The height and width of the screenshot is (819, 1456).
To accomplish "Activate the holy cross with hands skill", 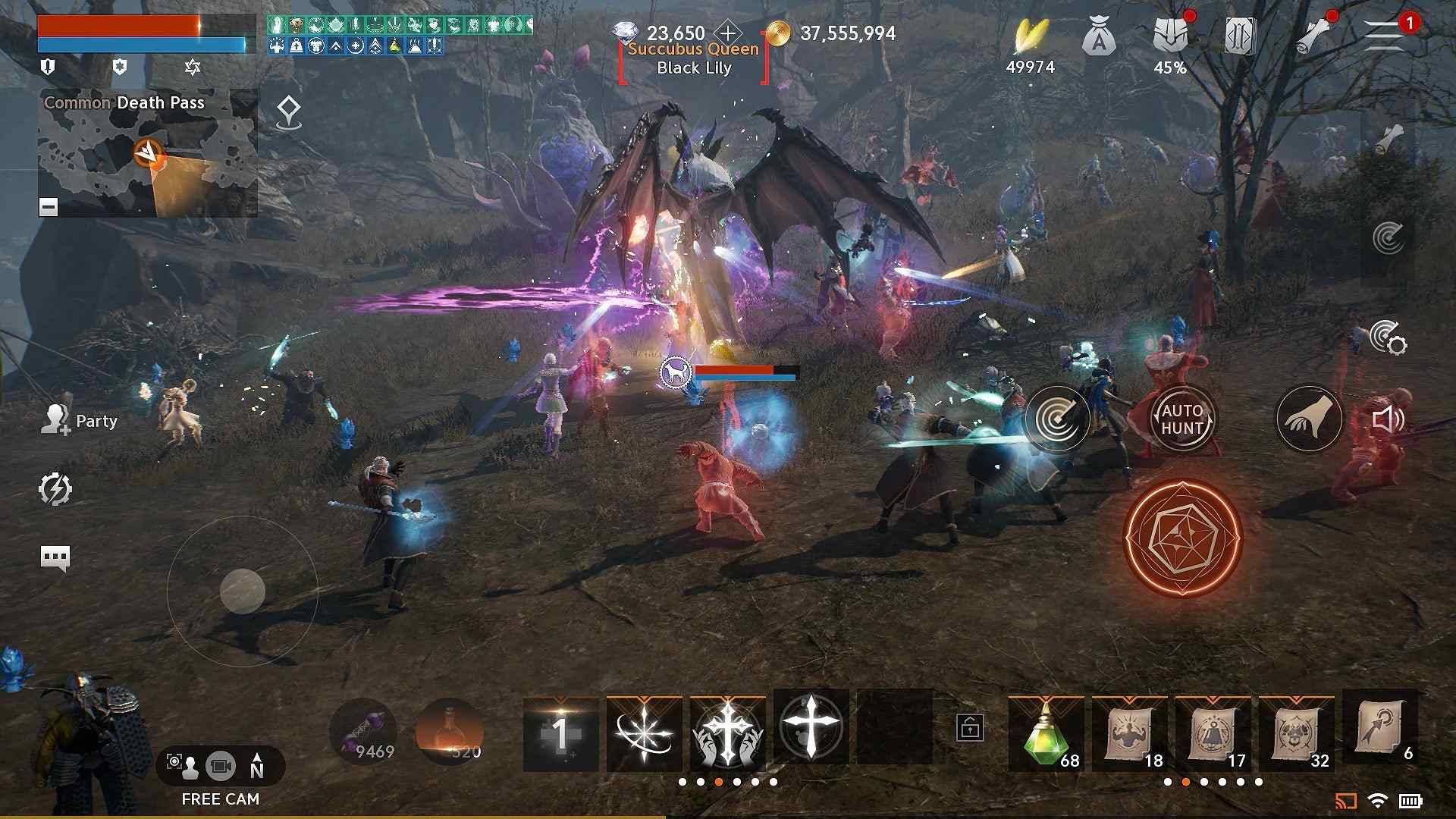I will point(727,732).
